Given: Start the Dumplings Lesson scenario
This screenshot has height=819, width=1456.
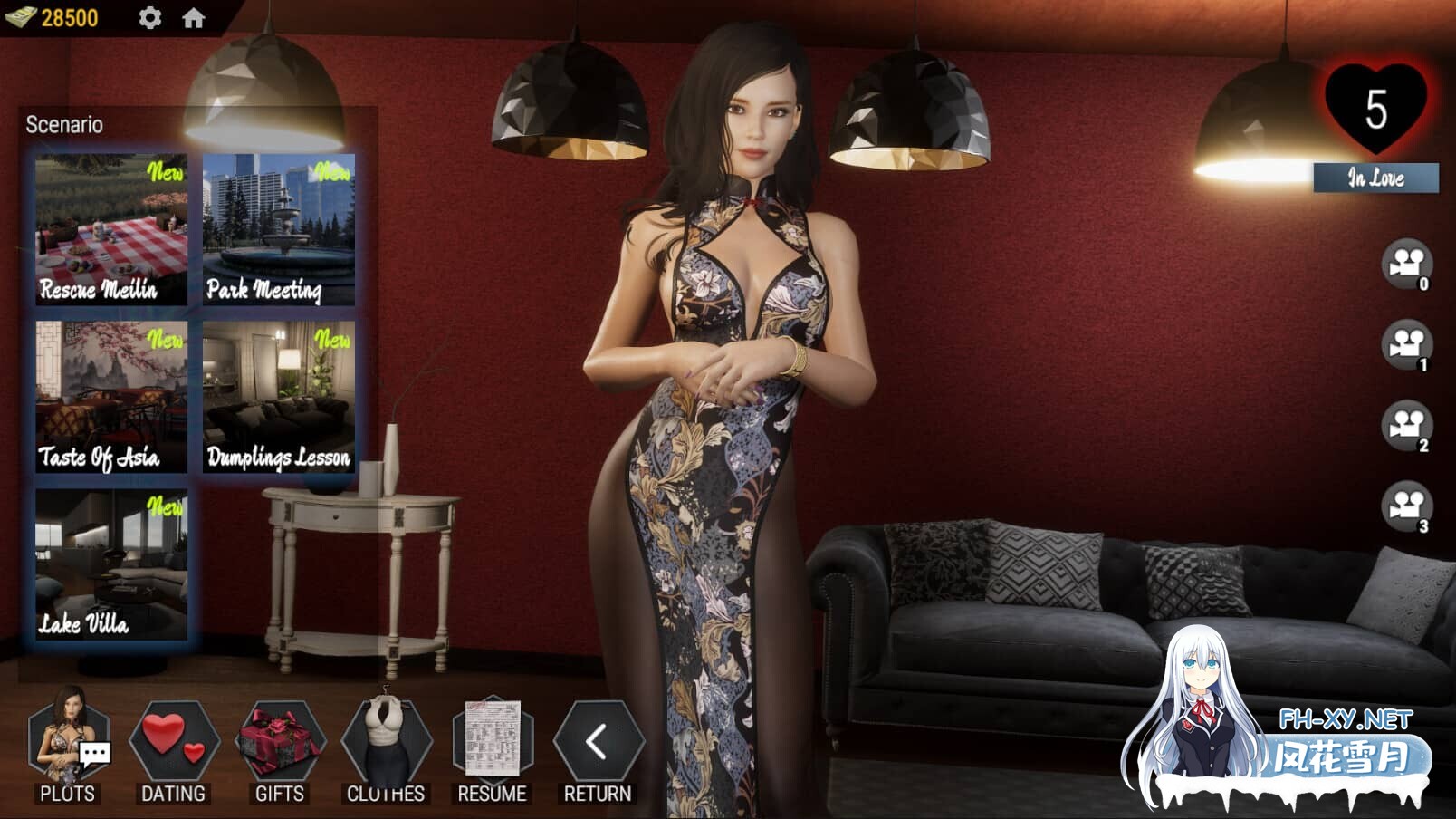Looking at the screenshot, I should pyautogui.click(x=279, y=395).
